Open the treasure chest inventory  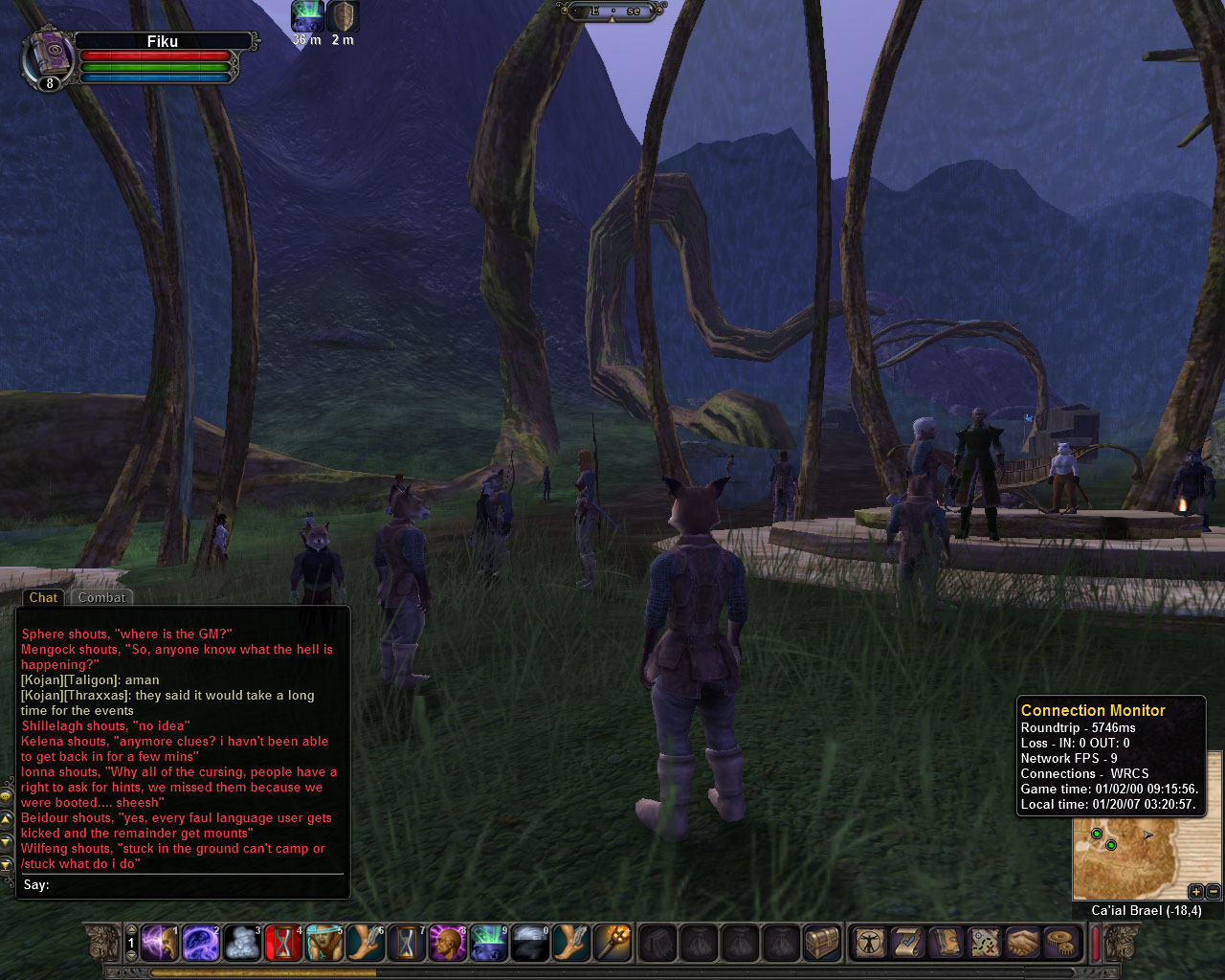821,944
